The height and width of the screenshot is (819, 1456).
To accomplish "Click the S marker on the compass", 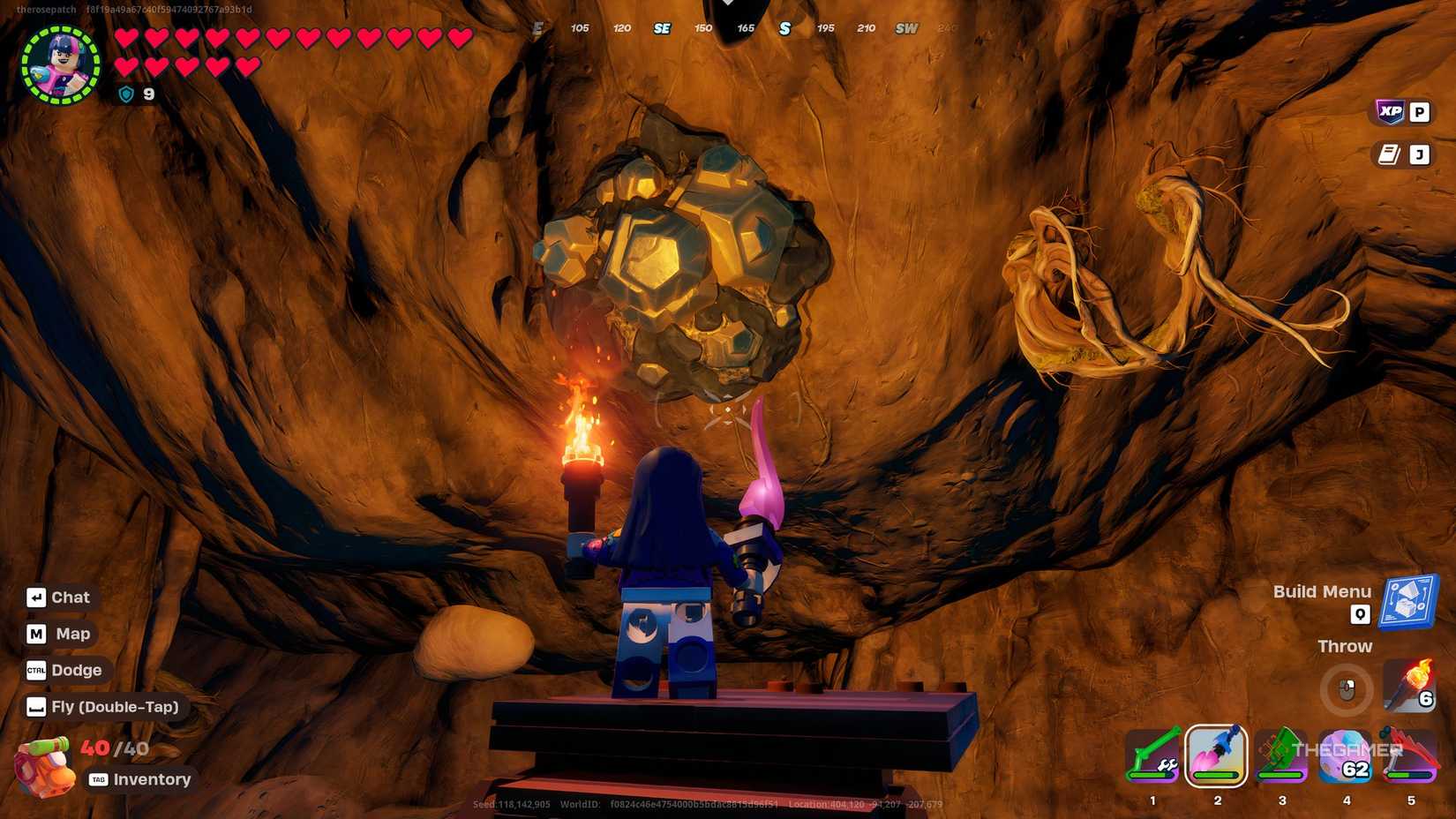I will point(784,28).
